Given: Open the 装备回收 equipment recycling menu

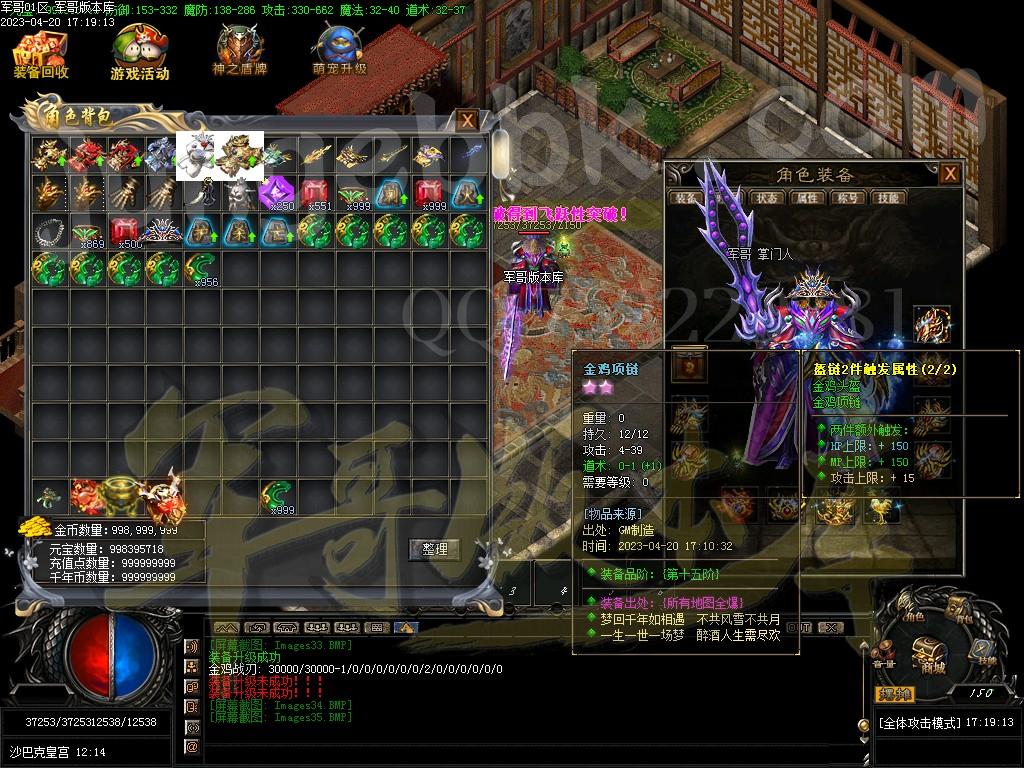Looking at the screenshot, I should [x=40, y=54].
